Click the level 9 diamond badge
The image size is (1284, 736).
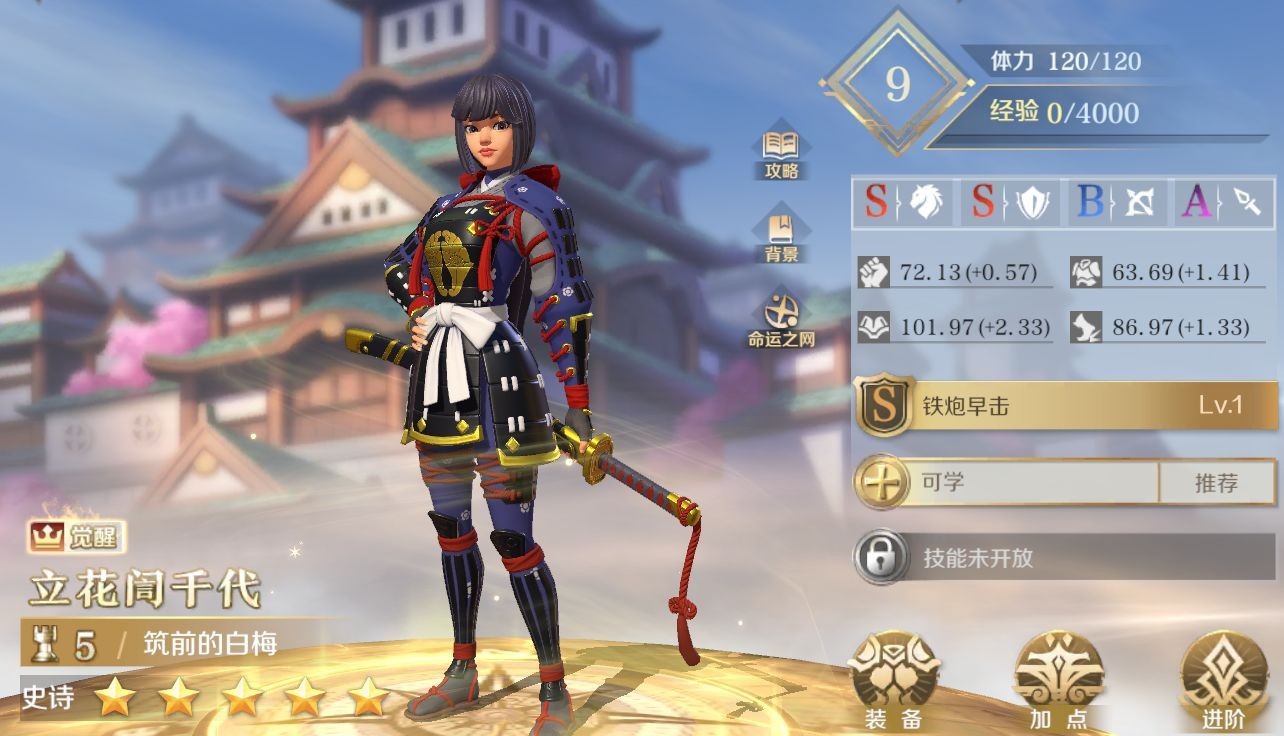click(x=897, y=84)
